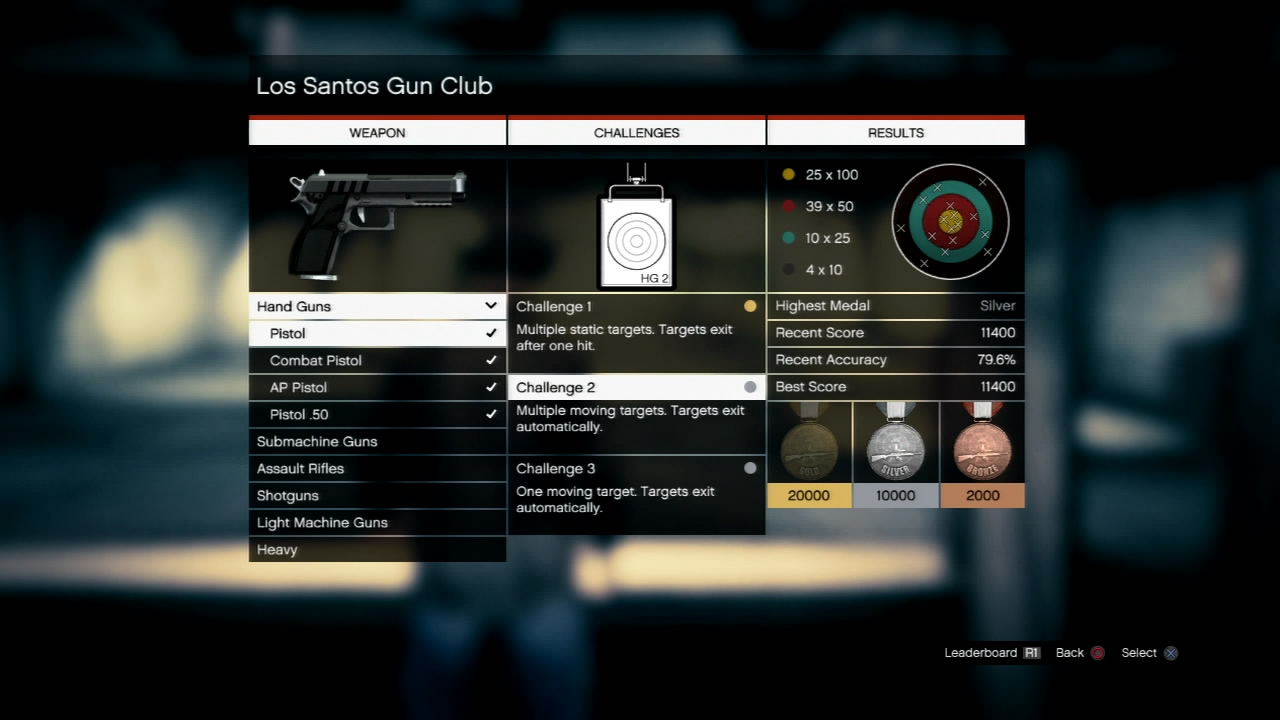This screenshot has width=1280, height=720.
Task: Open the Assault Rifles category
Action: tap(377, 468)
